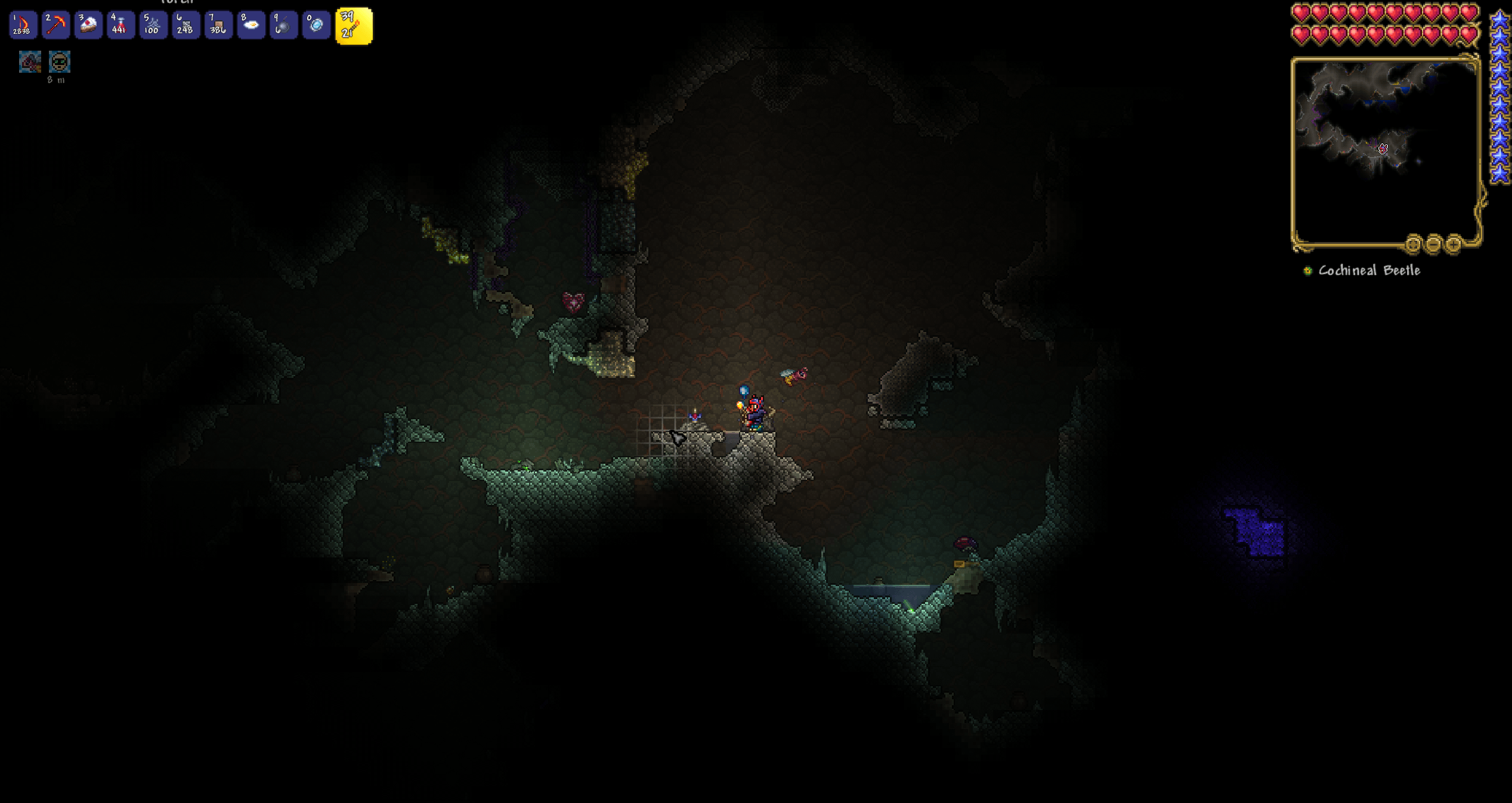
Task: Zoom in the minimap with plus button
Action: [x=1454, y=244]
